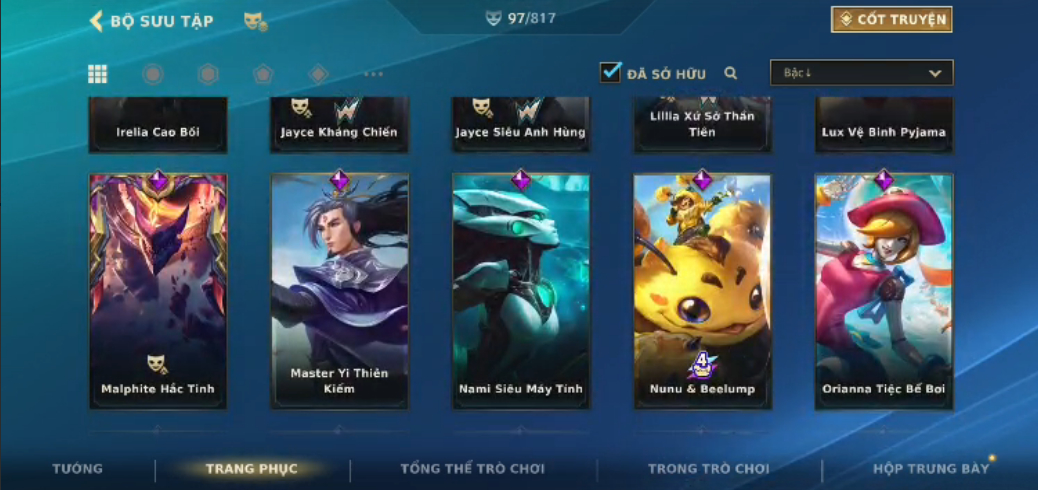This screenshot has width=1038, height=490.
Task: Select the Lillia Xứ Sở Thần Tiên skin
Action: pyautogui.click(x=702, y=124)
